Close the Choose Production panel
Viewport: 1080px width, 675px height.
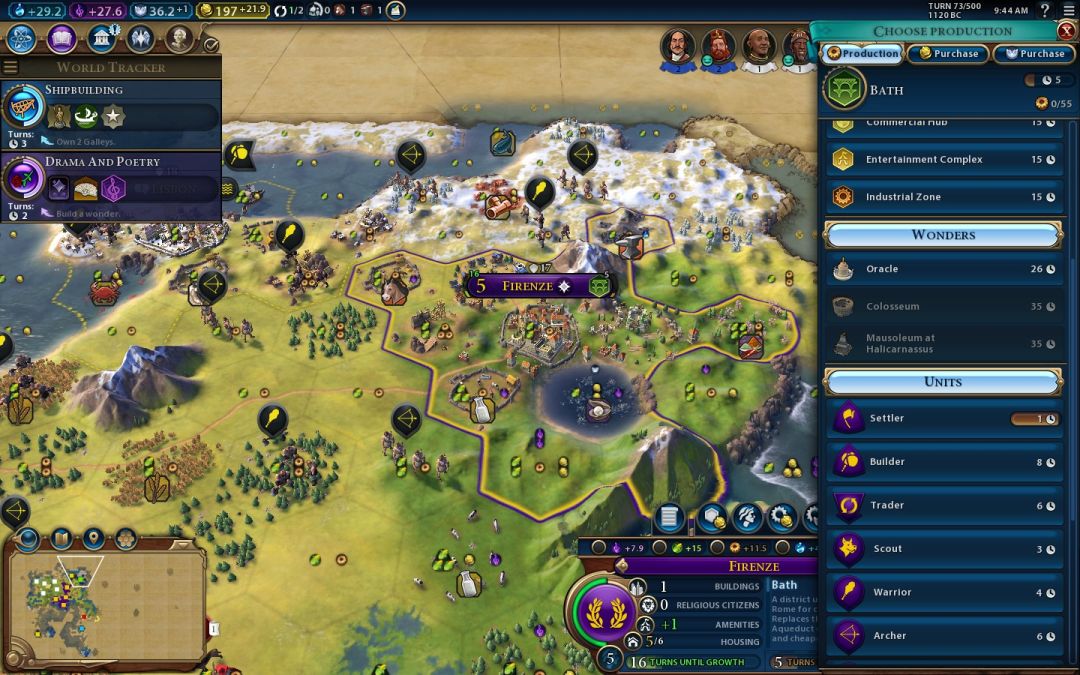[x=1066, y=31]
